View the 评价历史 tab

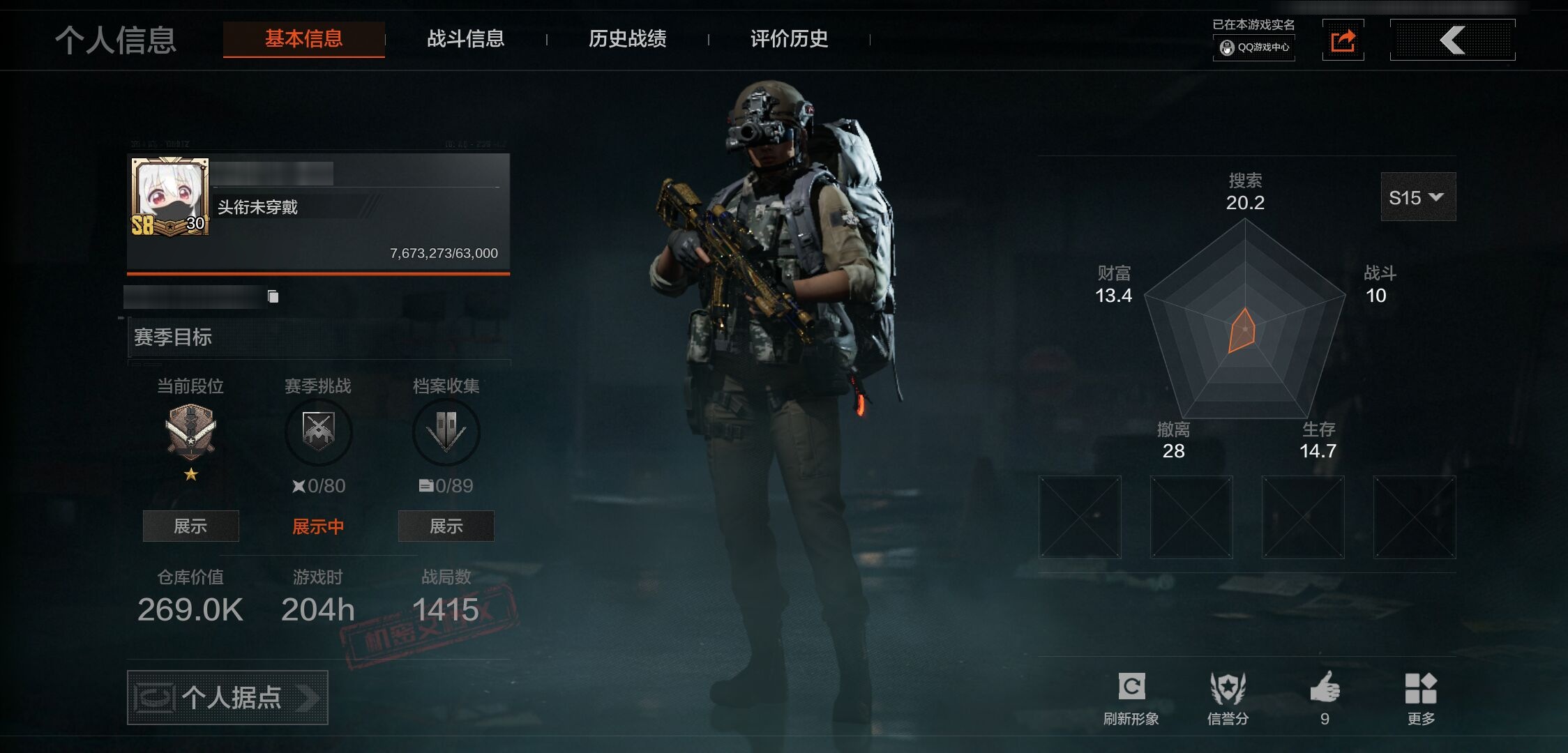tap(789, 39)
